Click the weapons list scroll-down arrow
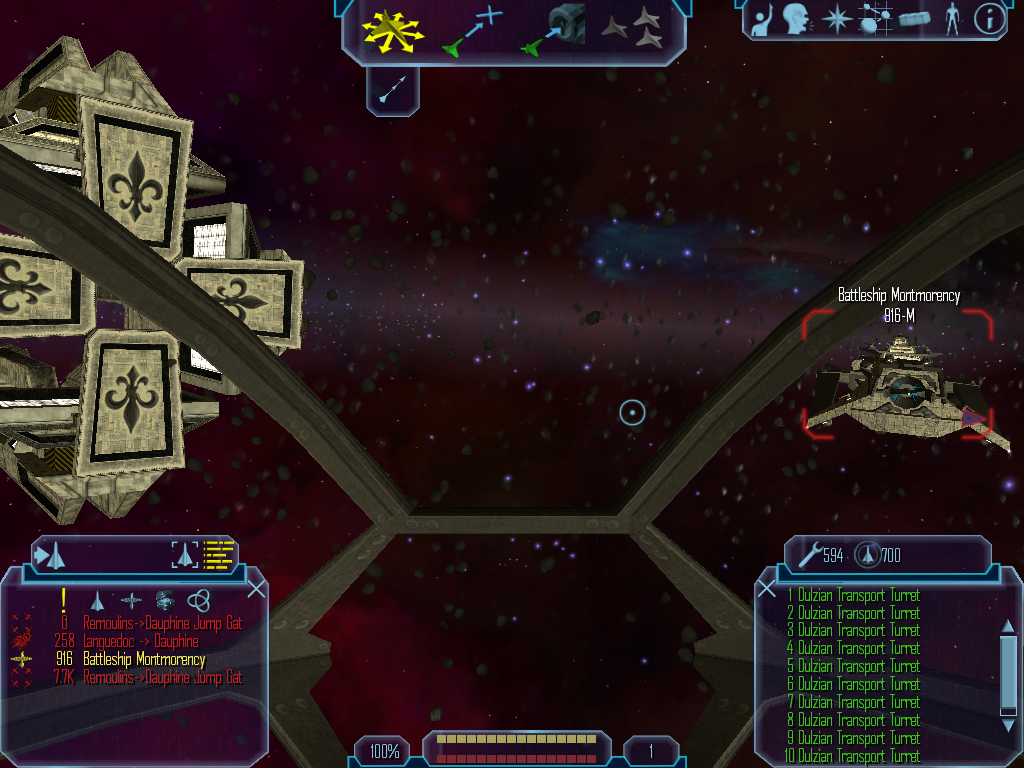 (1008, 710)
